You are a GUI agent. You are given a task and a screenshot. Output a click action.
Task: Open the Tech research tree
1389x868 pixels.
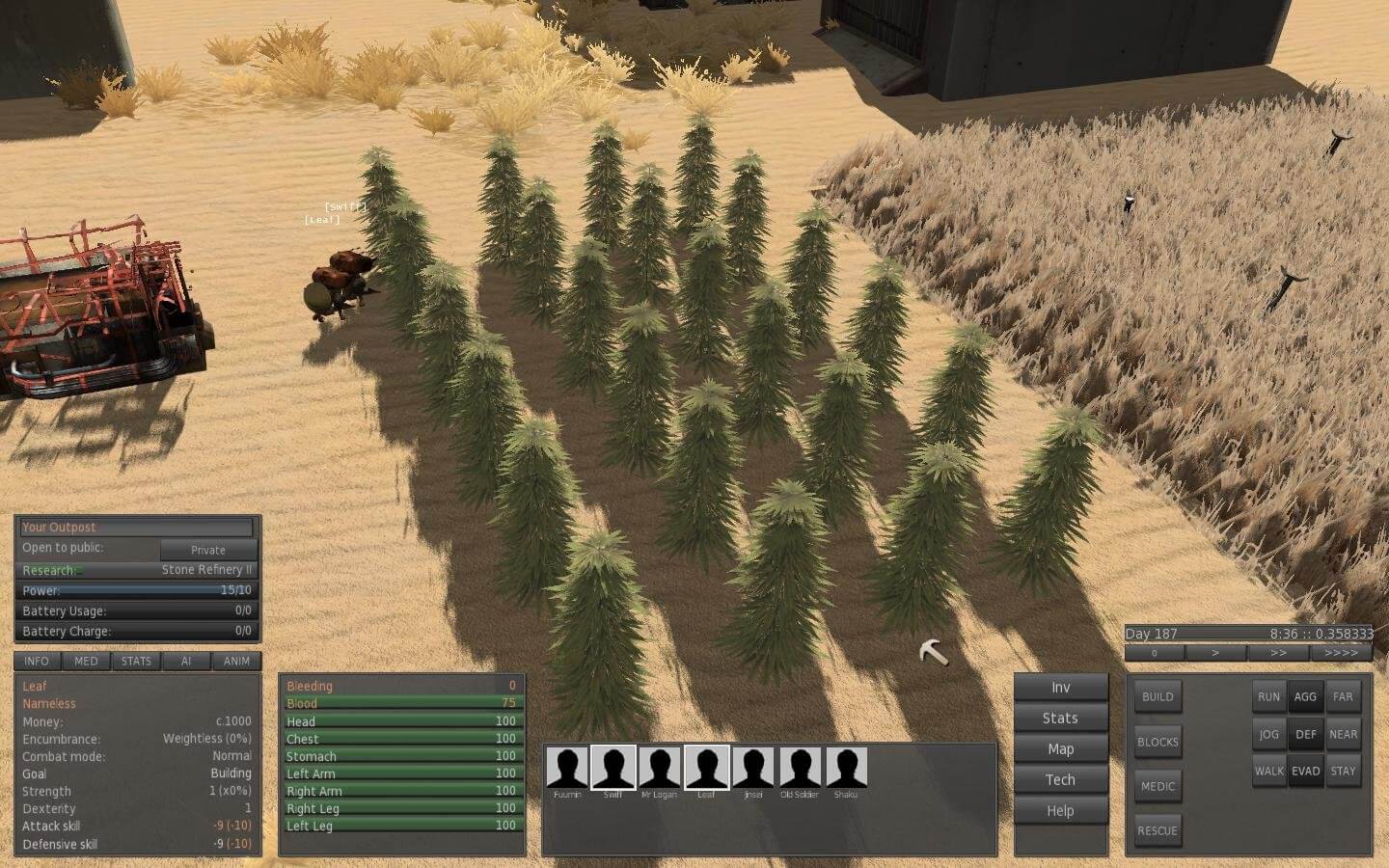pyautogui.click(x=1060, y=779)
